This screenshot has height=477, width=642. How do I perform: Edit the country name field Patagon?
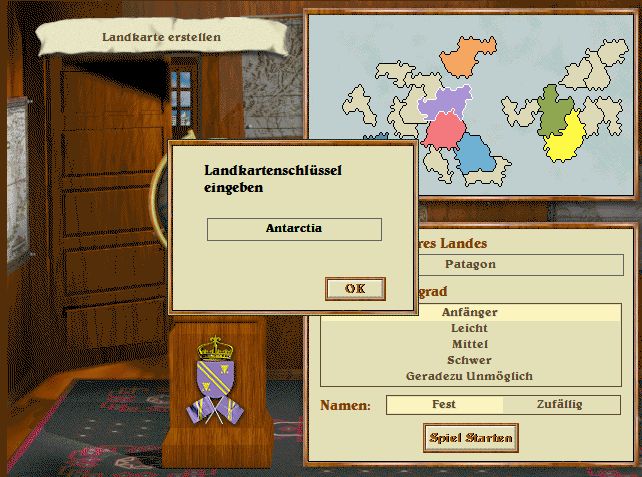(x=469, y=265)
